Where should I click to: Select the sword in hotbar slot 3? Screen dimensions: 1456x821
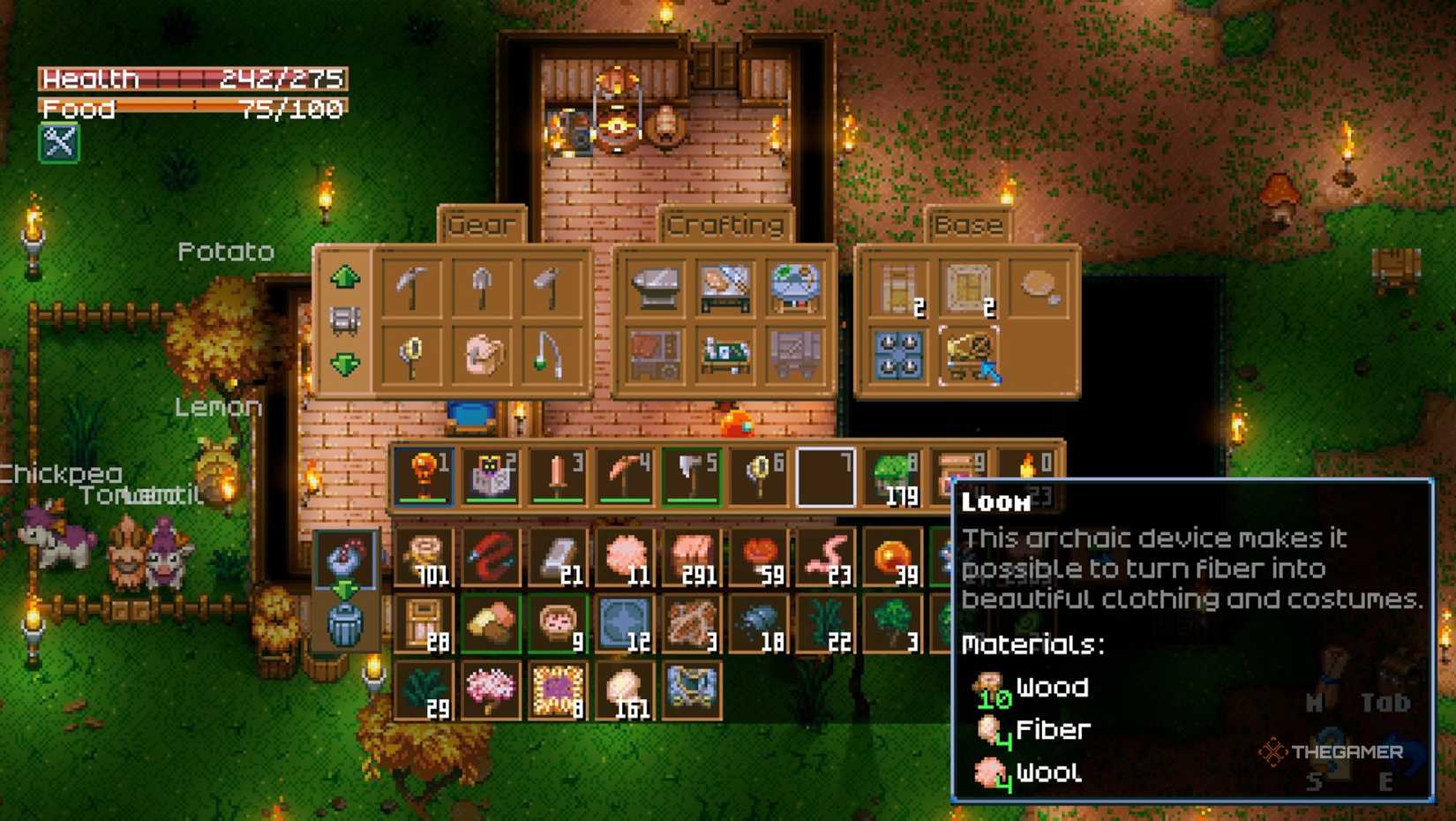[x=558, y=477]
